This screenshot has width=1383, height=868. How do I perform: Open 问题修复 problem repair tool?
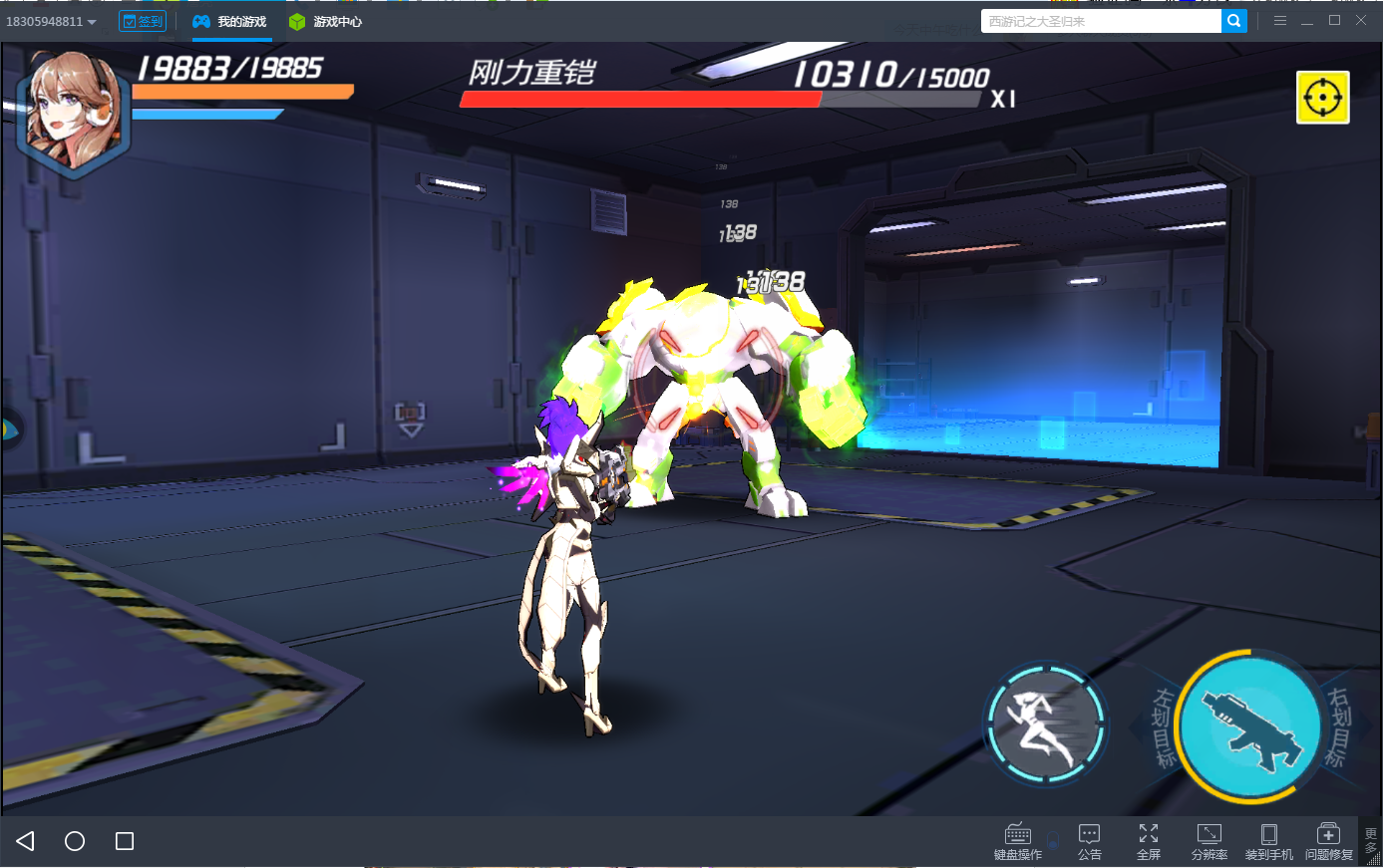click(1328, 840)
